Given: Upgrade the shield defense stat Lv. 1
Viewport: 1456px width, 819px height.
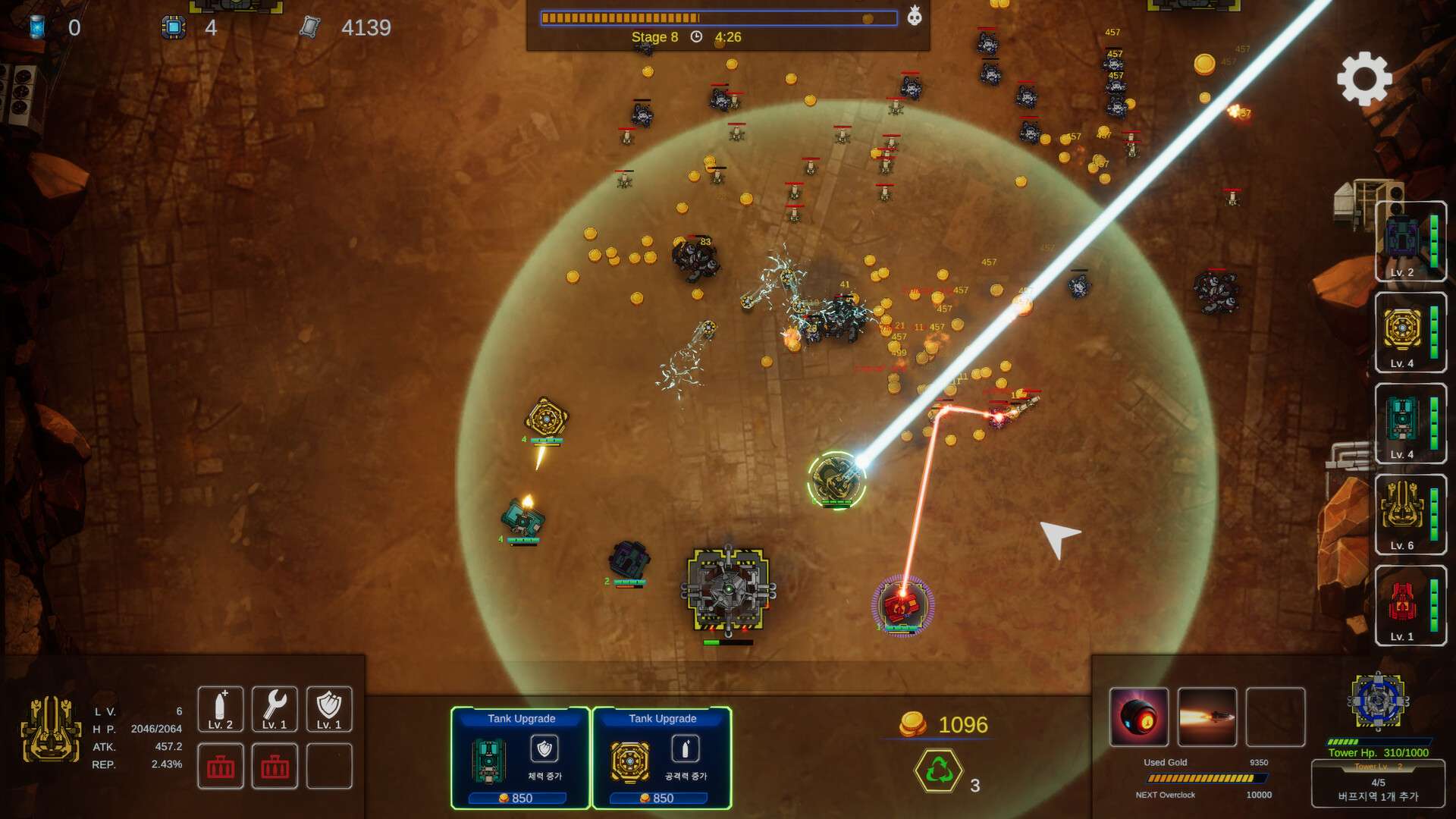Looking at the screenshot, I should (x=328, y=708).
